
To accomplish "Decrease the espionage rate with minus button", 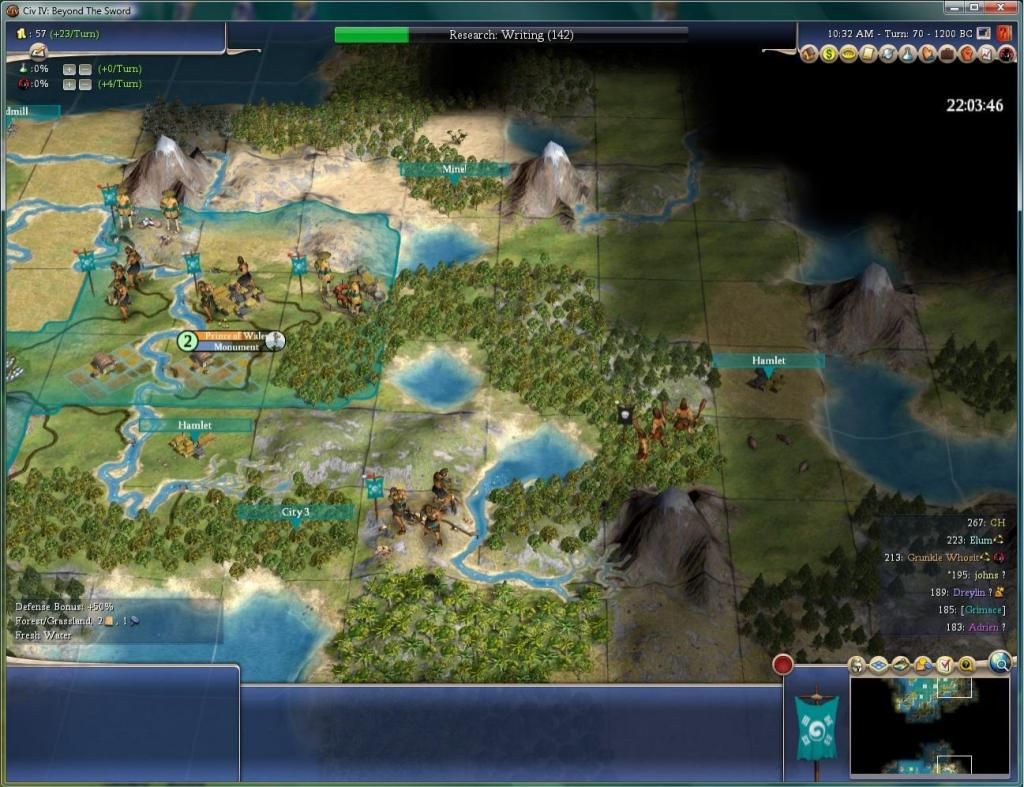I will pyautogui.click(x=85, y=84).
